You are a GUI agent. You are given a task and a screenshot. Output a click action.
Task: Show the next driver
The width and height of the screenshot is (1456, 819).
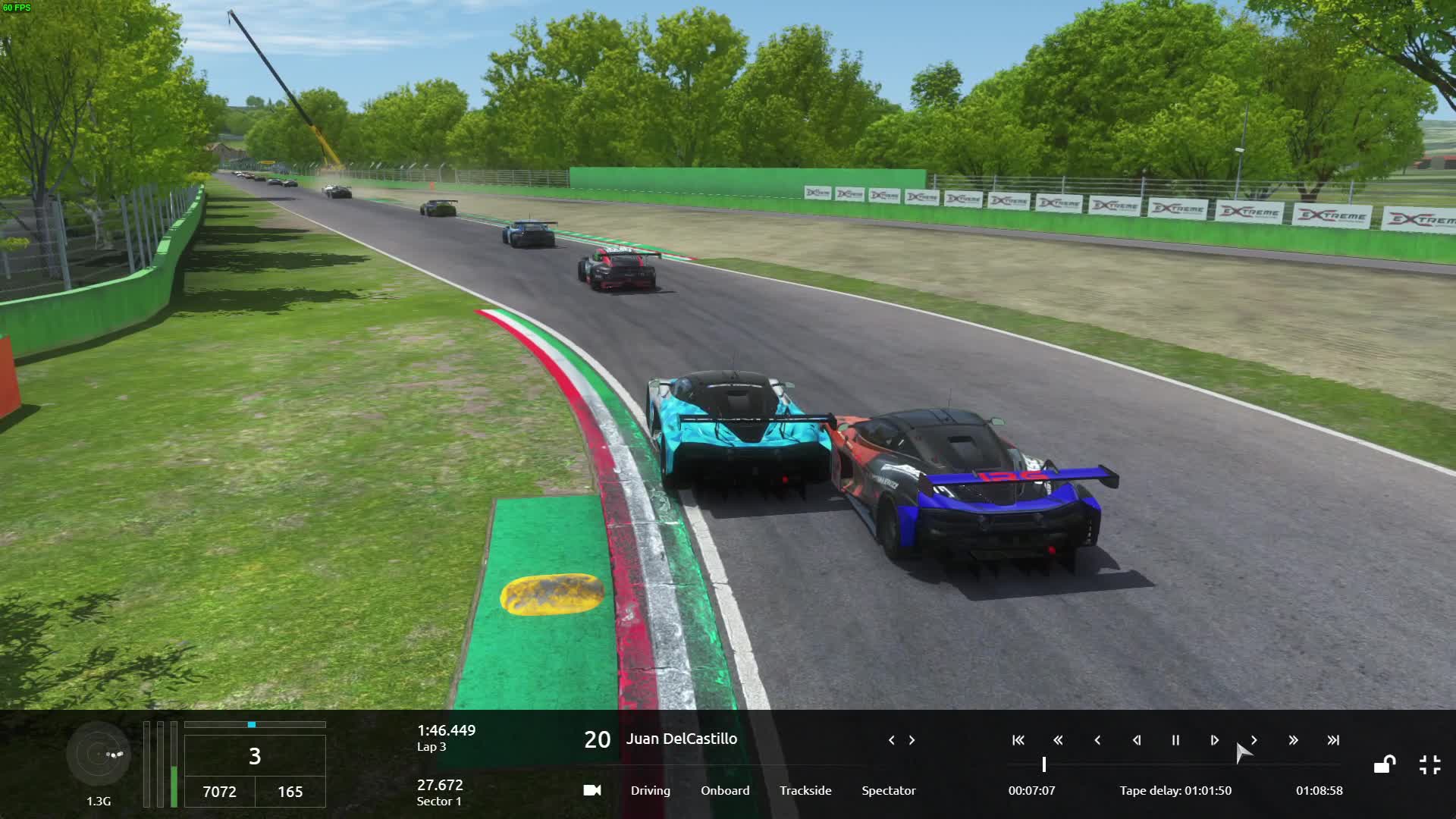point(912,740)
